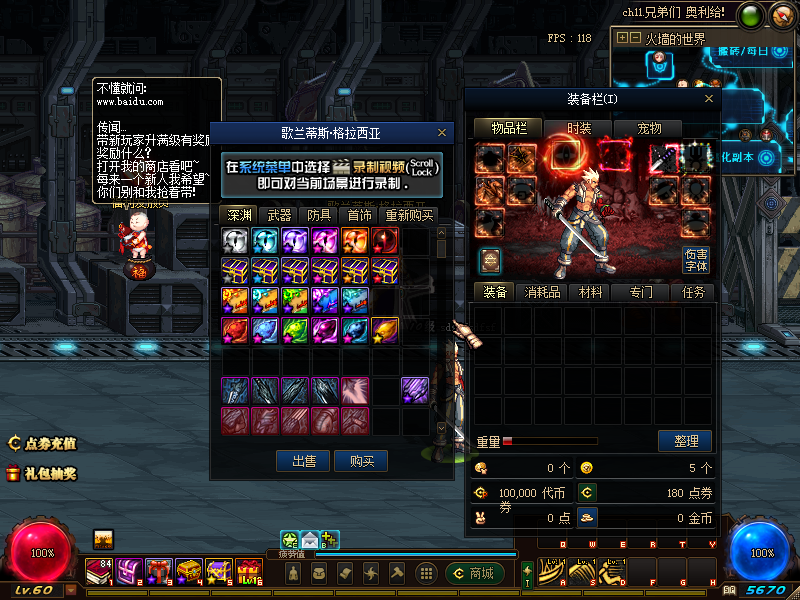The height and width of the screenshot is (600, 800).
Task: Select the 专门 inventory tab
Action: pyautogui.click(x=641, y=292)
